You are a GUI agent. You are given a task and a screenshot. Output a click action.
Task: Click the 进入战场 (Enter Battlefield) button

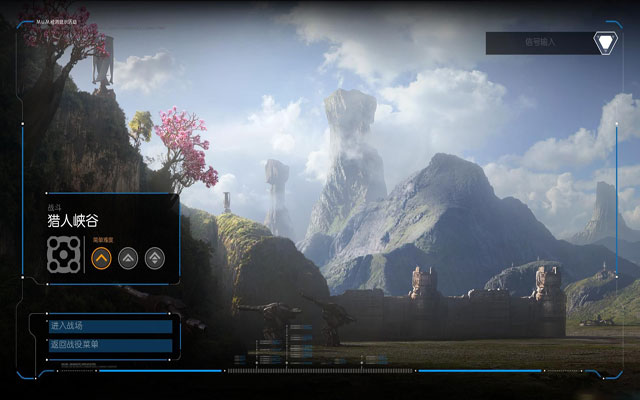110,326
